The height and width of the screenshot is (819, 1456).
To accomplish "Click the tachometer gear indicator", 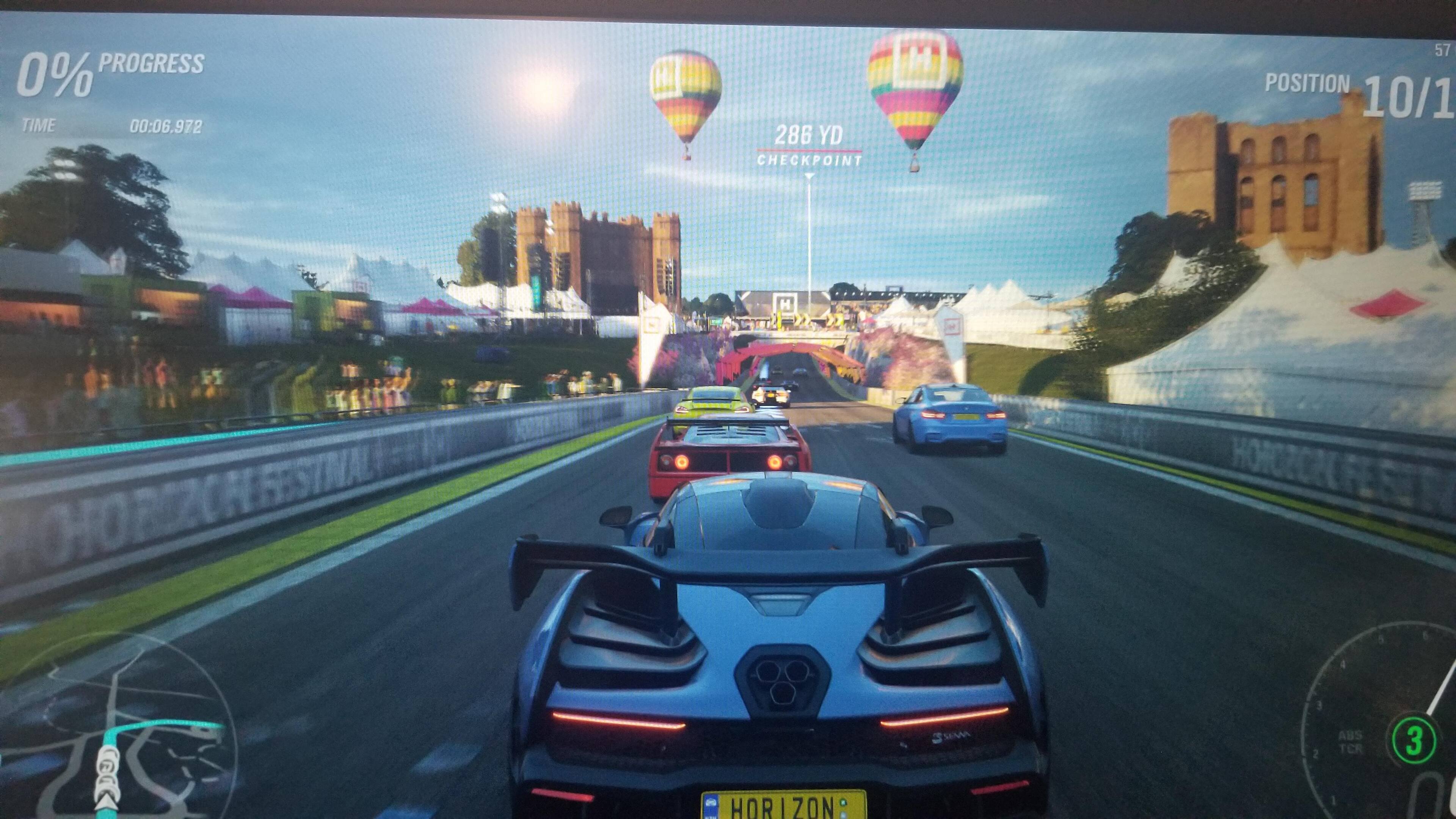I will point(1413,741).
